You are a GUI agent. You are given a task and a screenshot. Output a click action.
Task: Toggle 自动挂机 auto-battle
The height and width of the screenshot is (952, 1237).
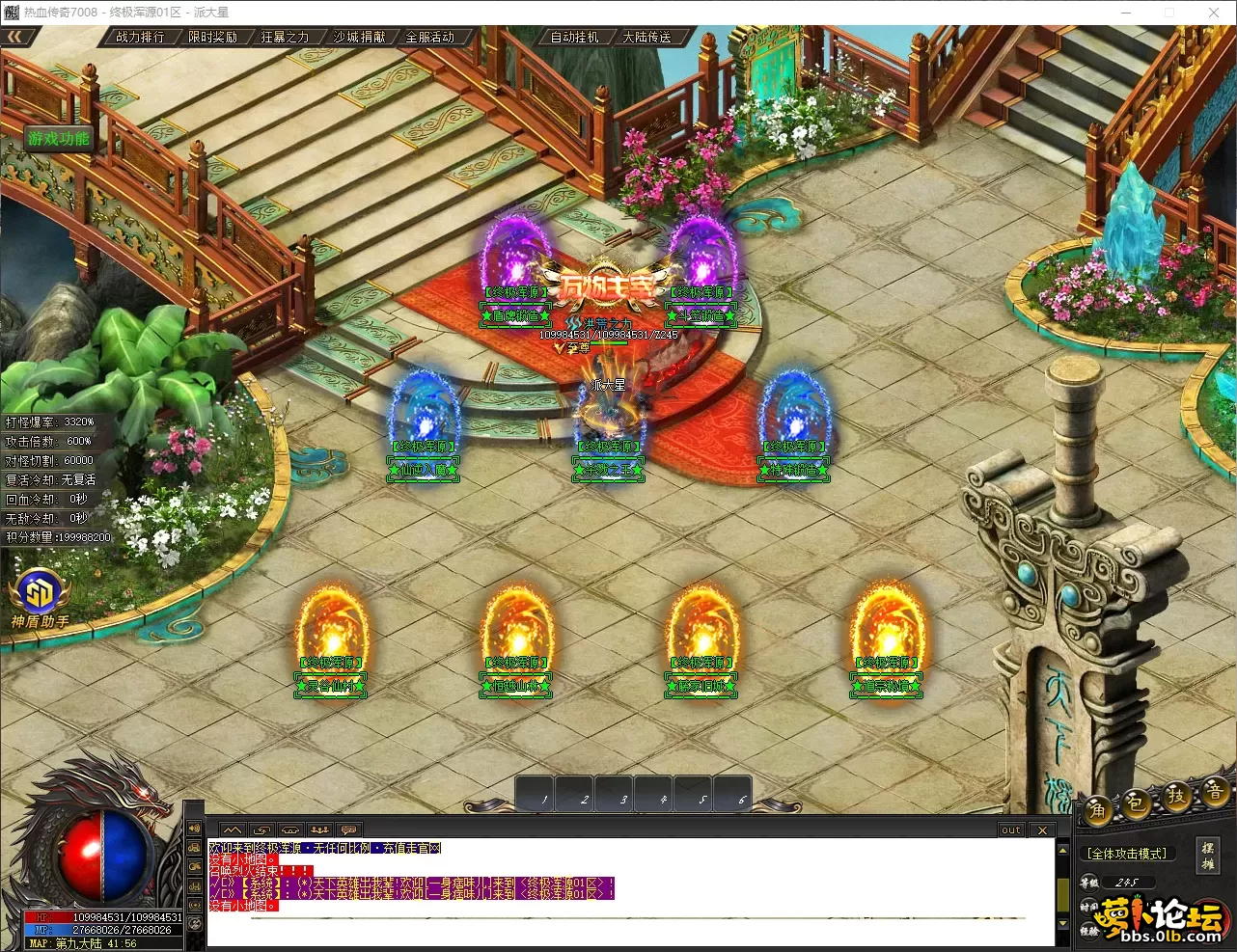tap(574, 38)
